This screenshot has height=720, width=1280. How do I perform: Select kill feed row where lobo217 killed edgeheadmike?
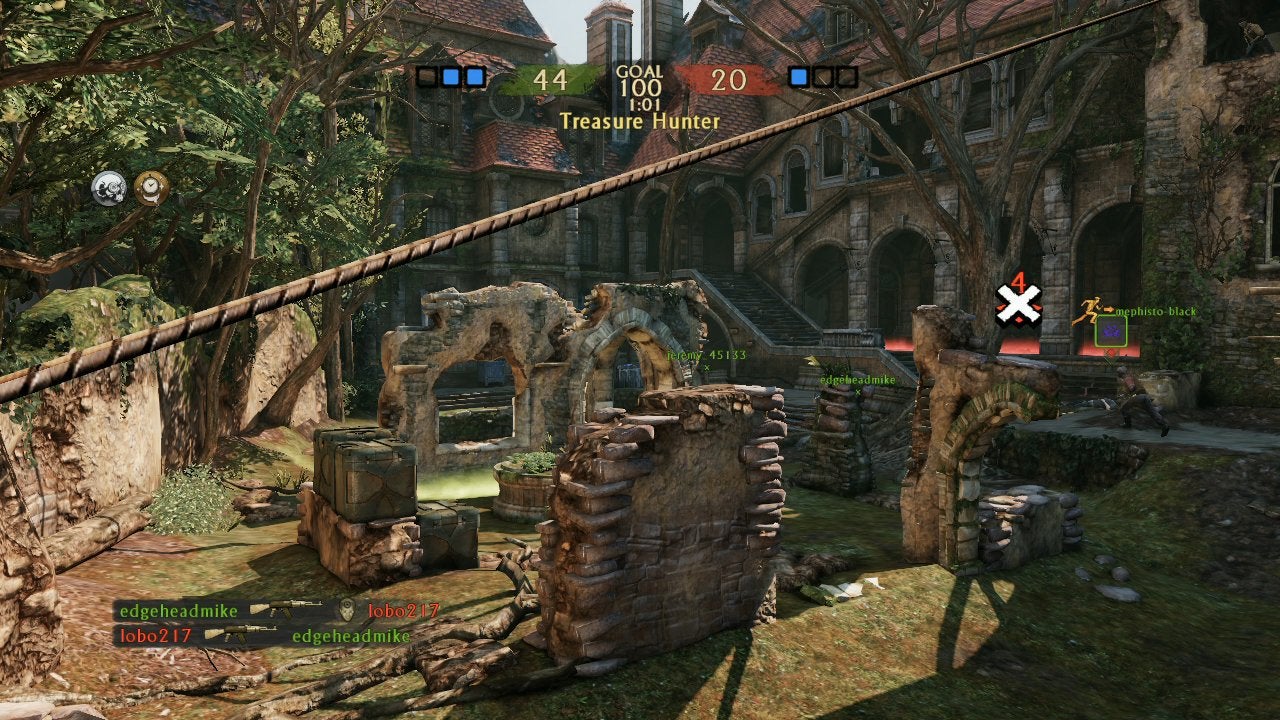tap(264, 635)
